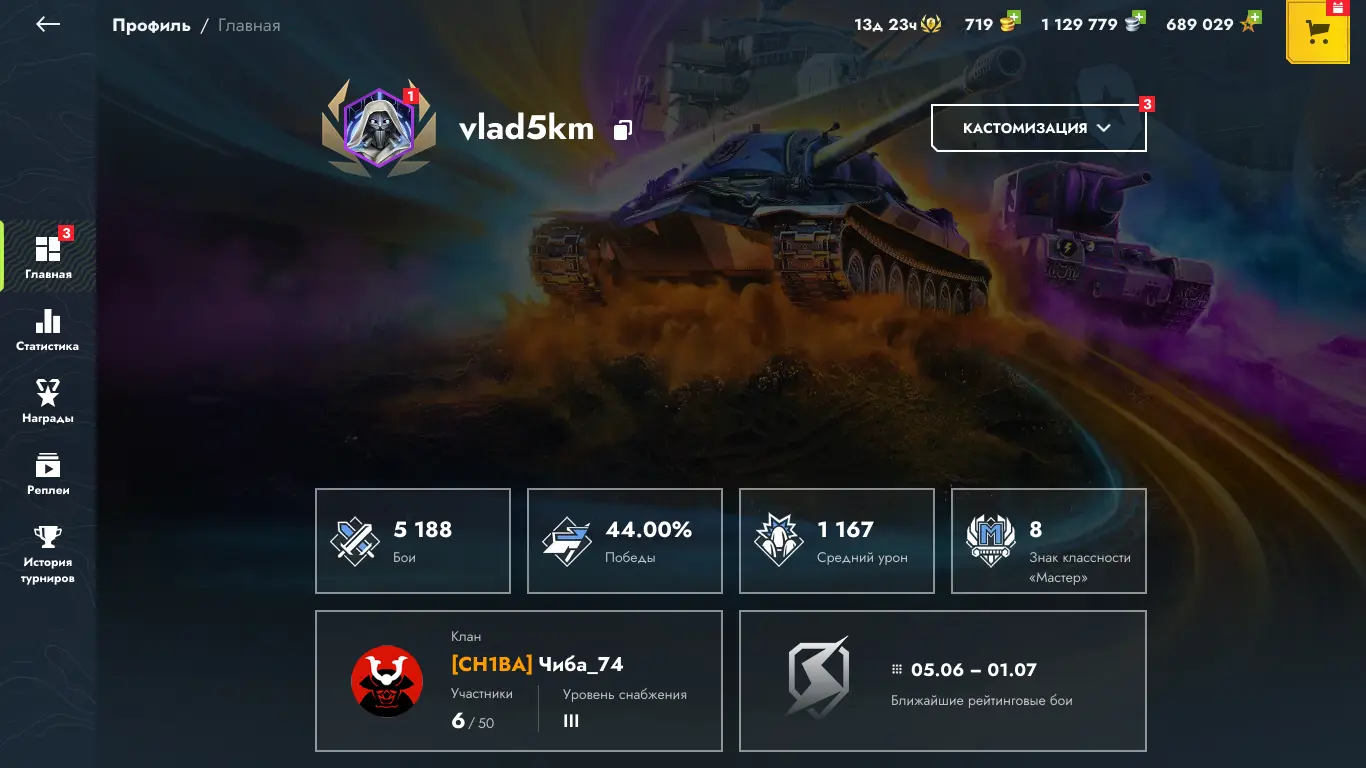Select the Знак классности «Мастер» card
The width and height of the screenshot is (1366, 768).
point(1049,541)
